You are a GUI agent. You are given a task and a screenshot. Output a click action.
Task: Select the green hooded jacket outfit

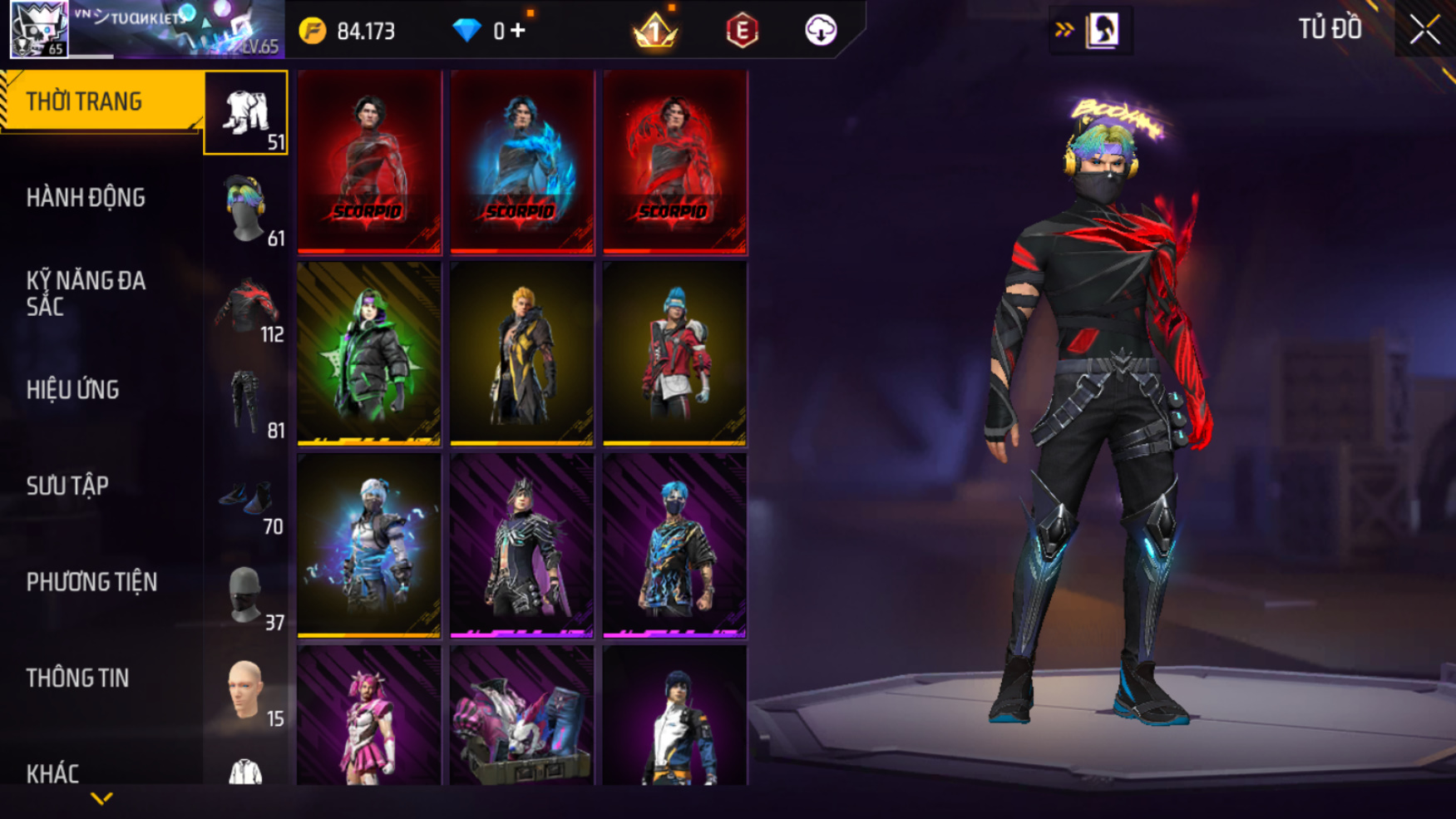click(x=369, y=353)
